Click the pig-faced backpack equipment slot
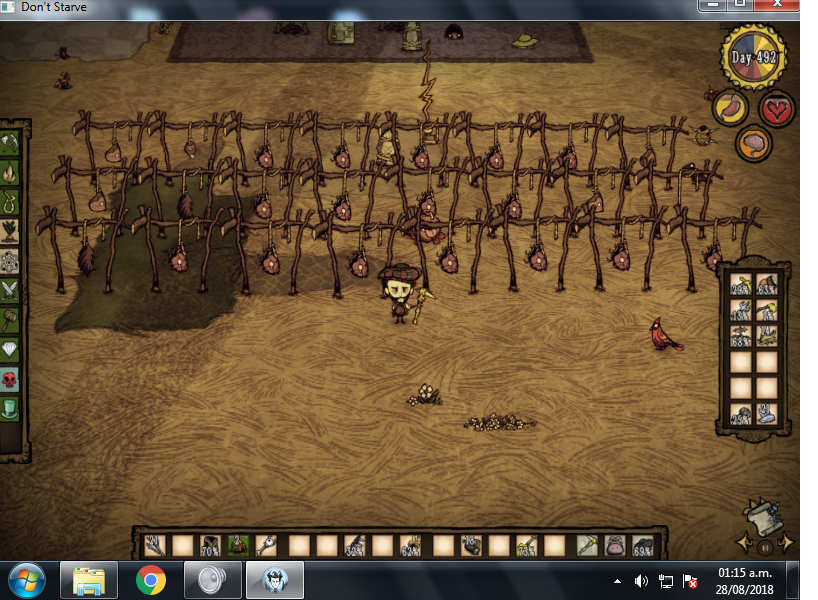Image resolution: width=818 pixels, height=600 pixels. tap(614, 546)
